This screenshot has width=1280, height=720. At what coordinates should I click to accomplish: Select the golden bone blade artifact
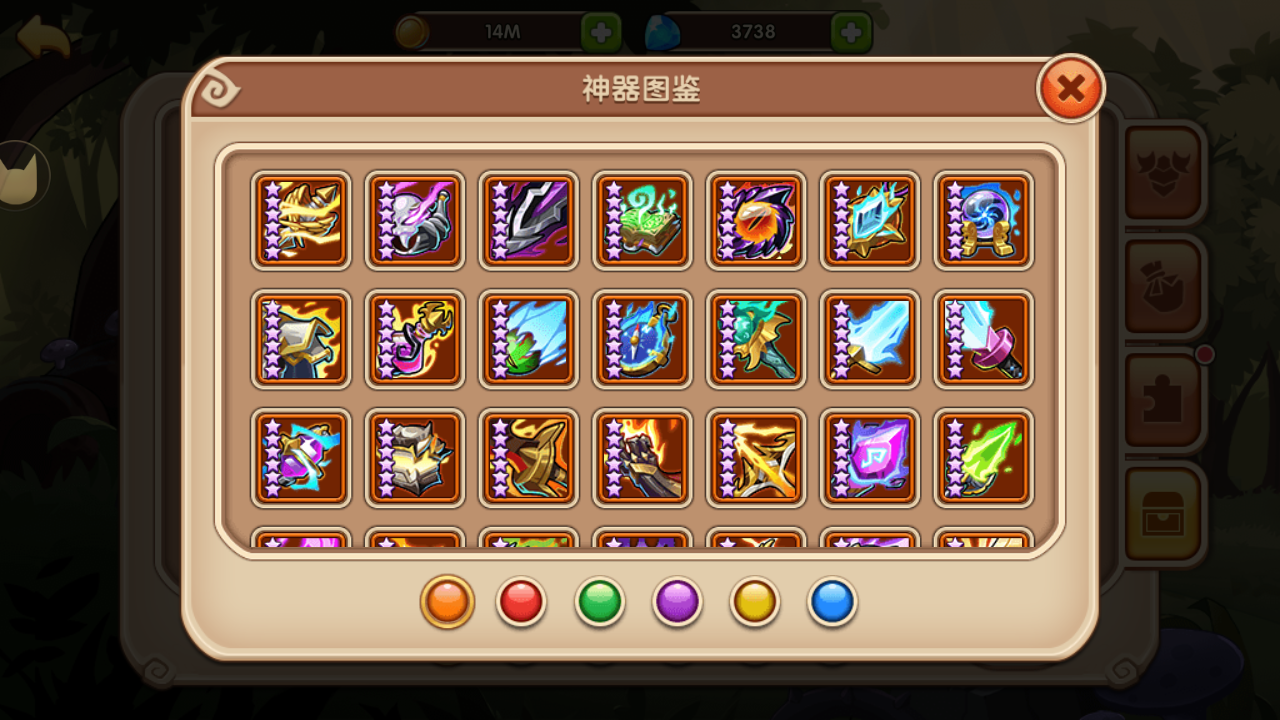(301, 220)
